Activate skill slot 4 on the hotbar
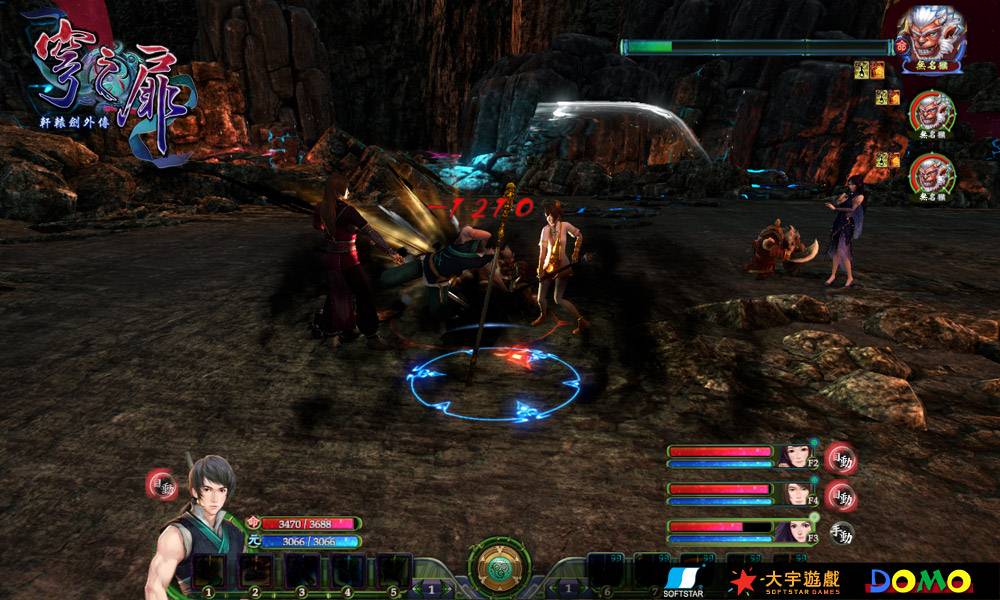Screen dimensions: 1000x600 (x=348, y=571)
